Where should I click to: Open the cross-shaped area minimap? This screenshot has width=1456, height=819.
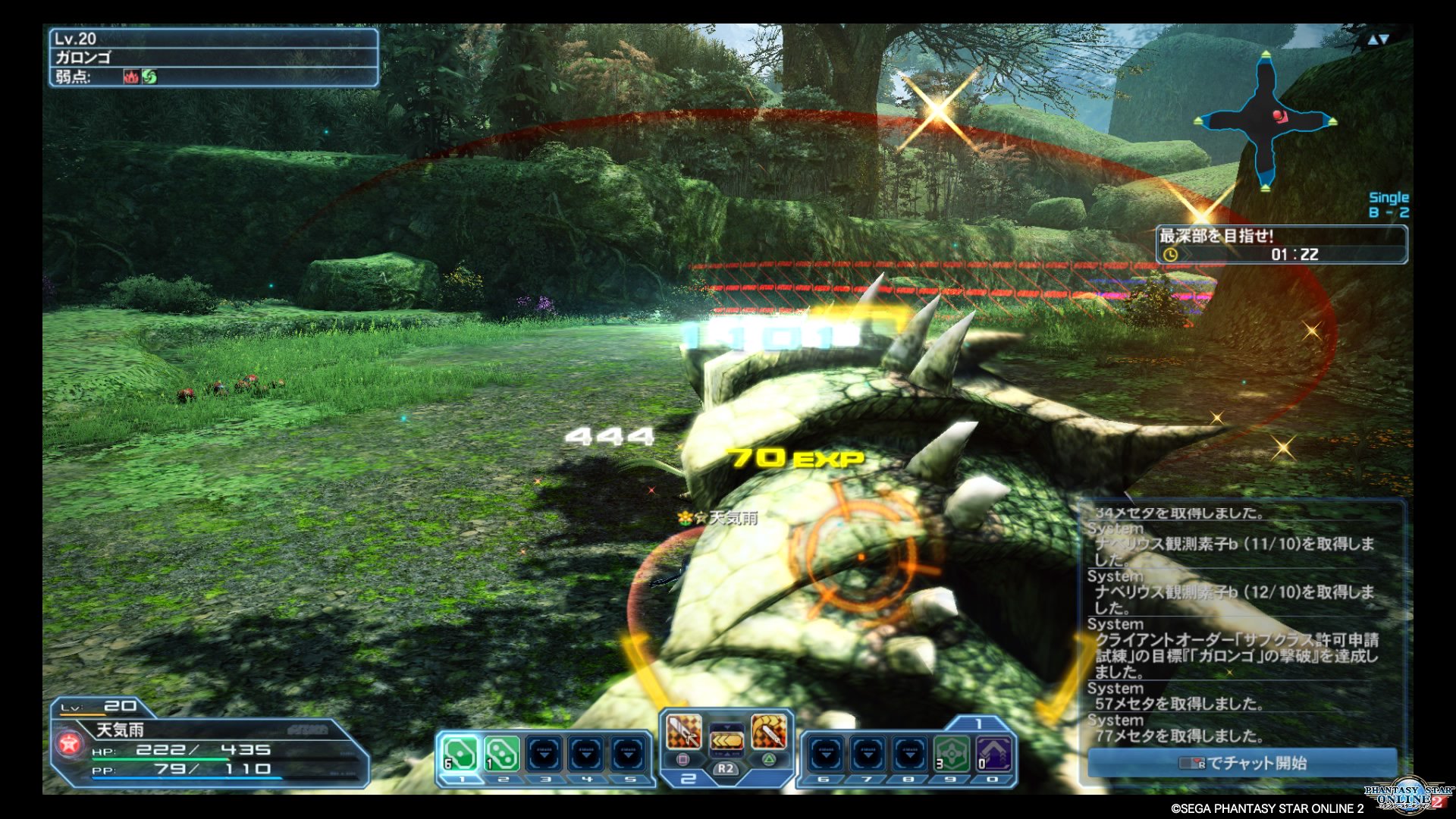point(1265,121)
